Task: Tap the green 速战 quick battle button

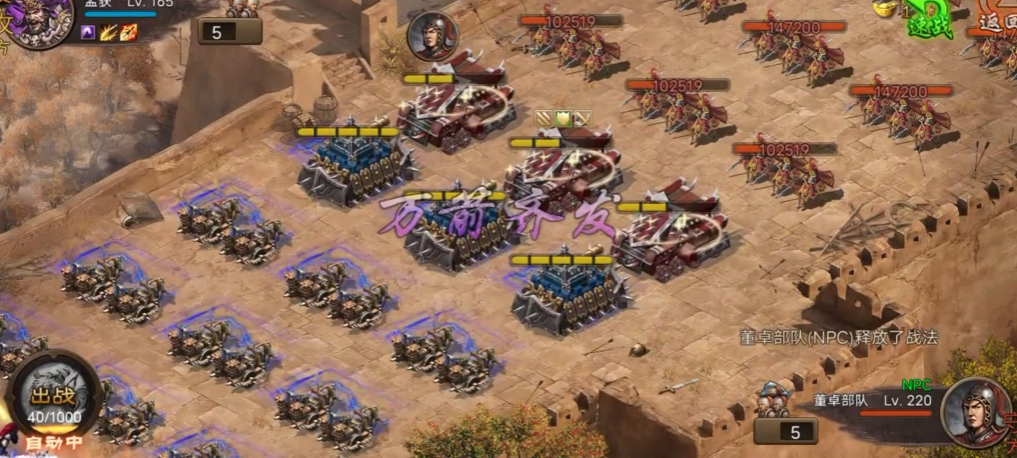Action: point(929,22)
